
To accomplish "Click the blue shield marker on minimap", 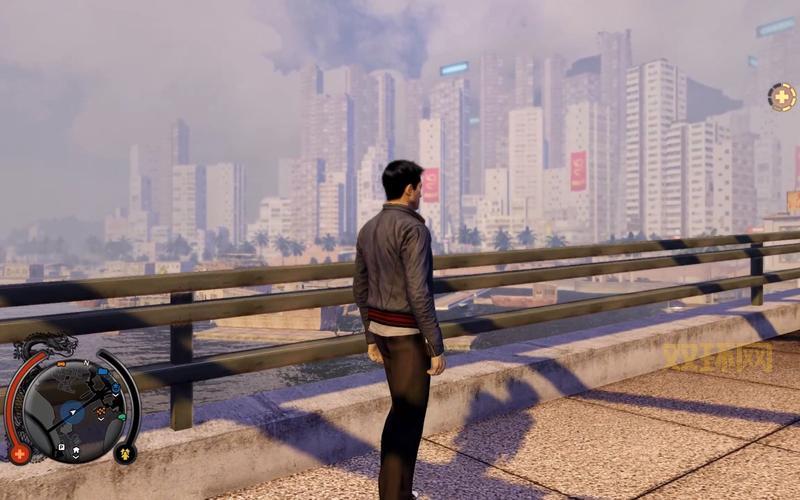I will pyautogui.click(x=116, y=386).
